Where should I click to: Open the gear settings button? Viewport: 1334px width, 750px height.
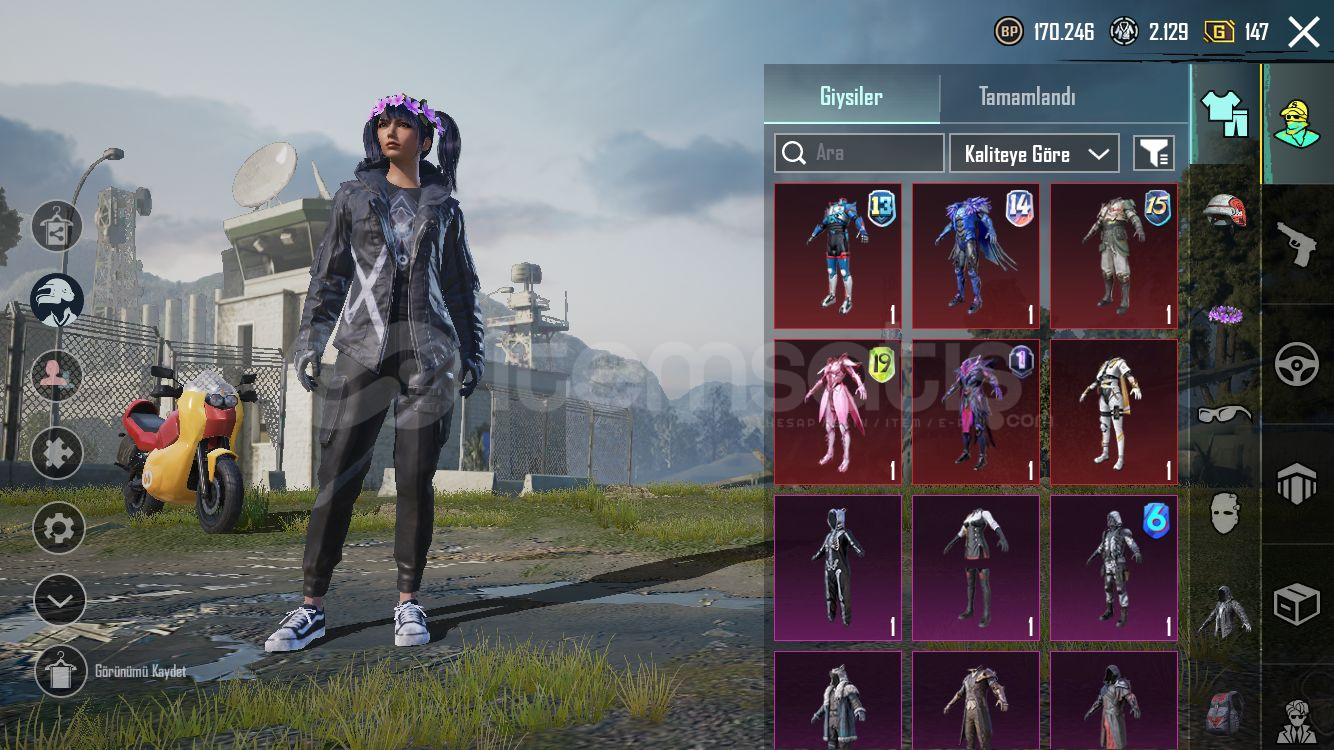(58, 528)
